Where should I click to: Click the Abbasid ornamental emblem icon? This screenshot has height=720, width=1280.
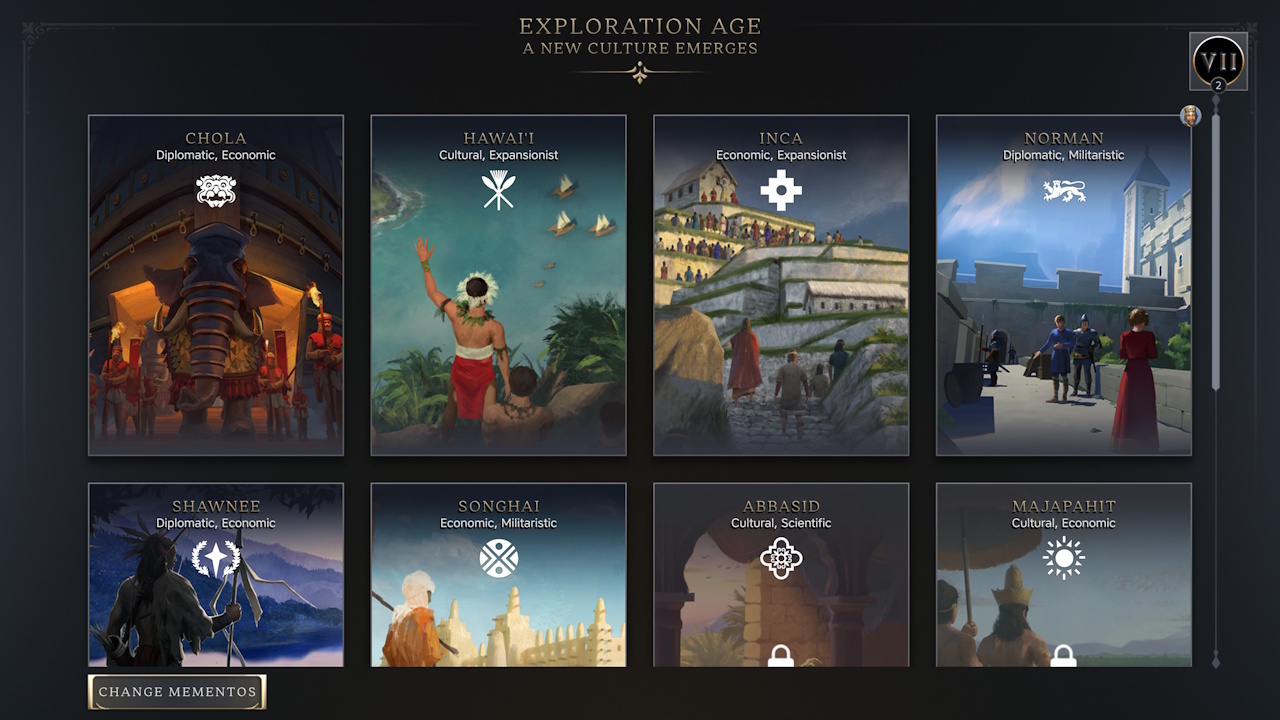pos(781,557)
